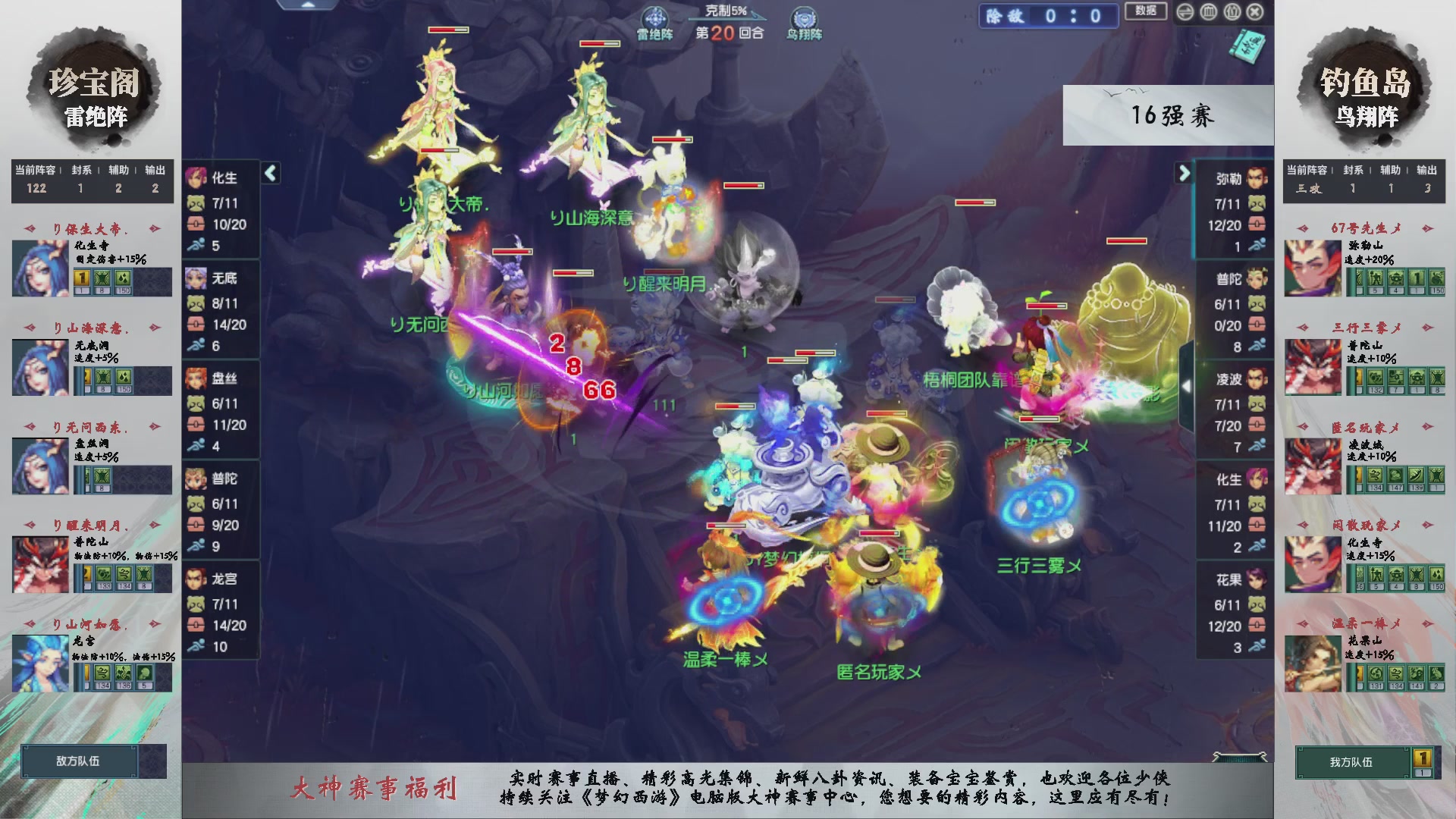Open the 数据 data panel button

click(x=1146, y=12)
